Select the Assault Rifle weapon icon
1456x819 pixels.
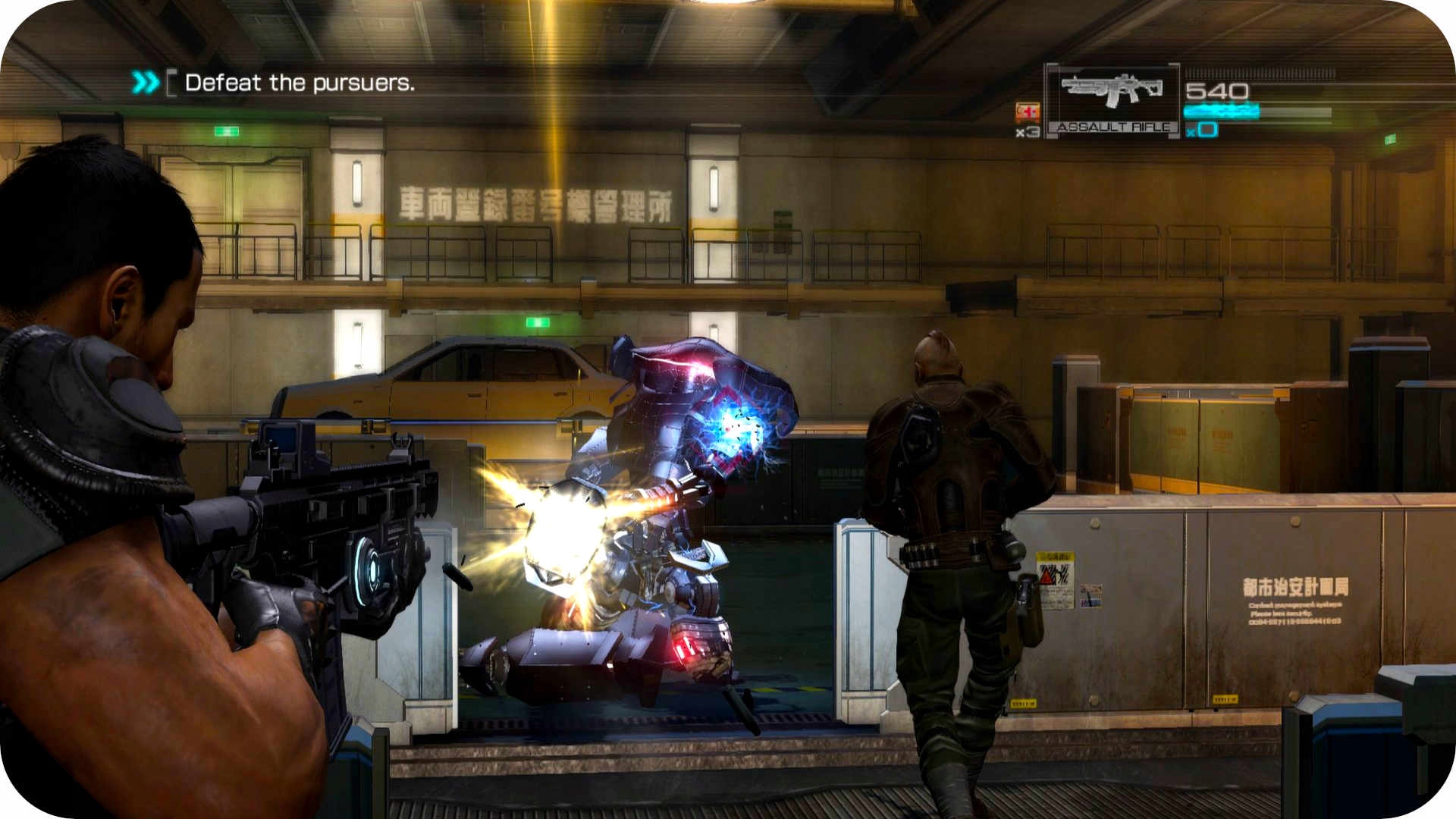[1112, 92]
